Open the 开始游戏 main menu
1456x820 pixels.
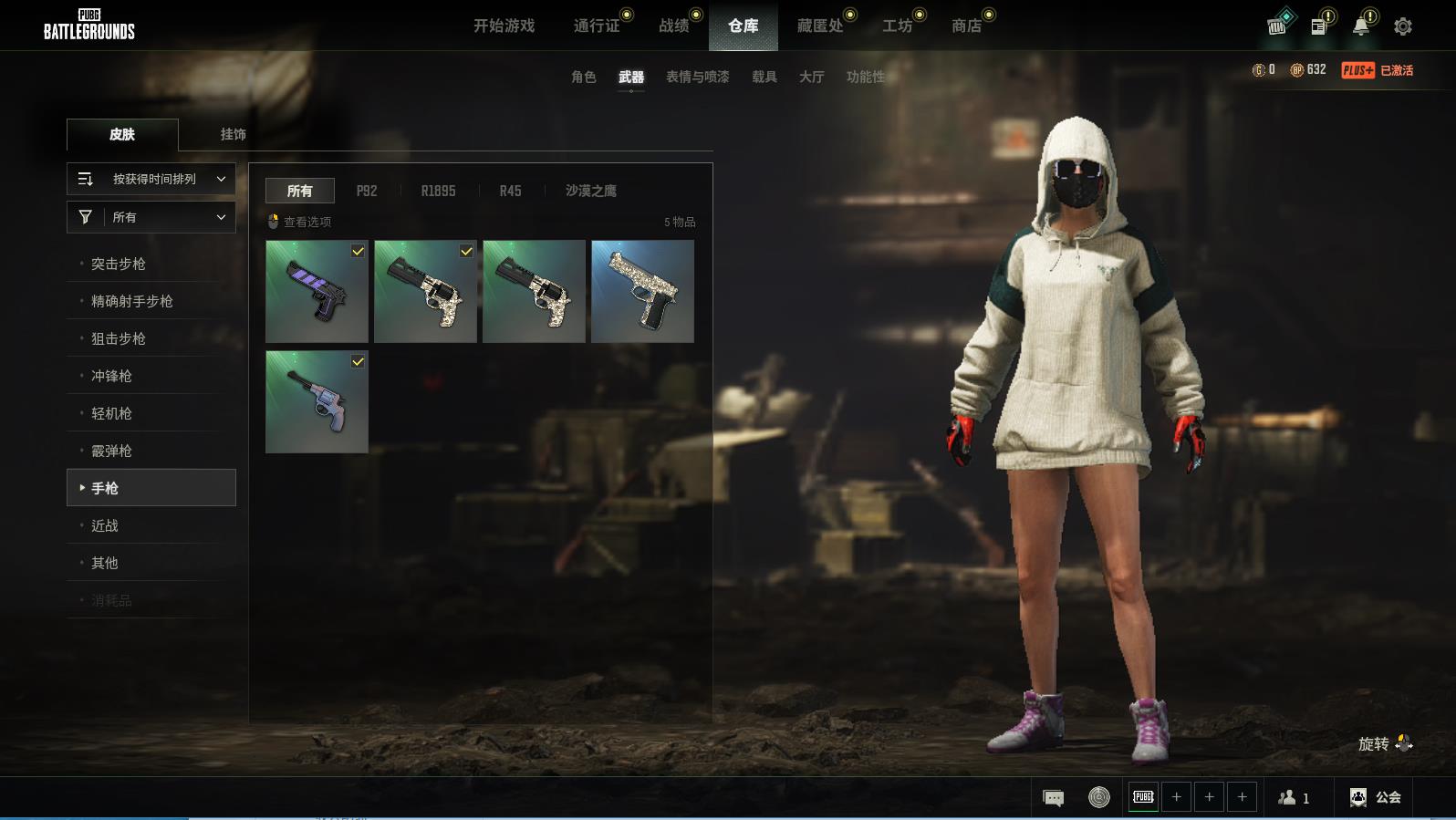pos(504,26)
